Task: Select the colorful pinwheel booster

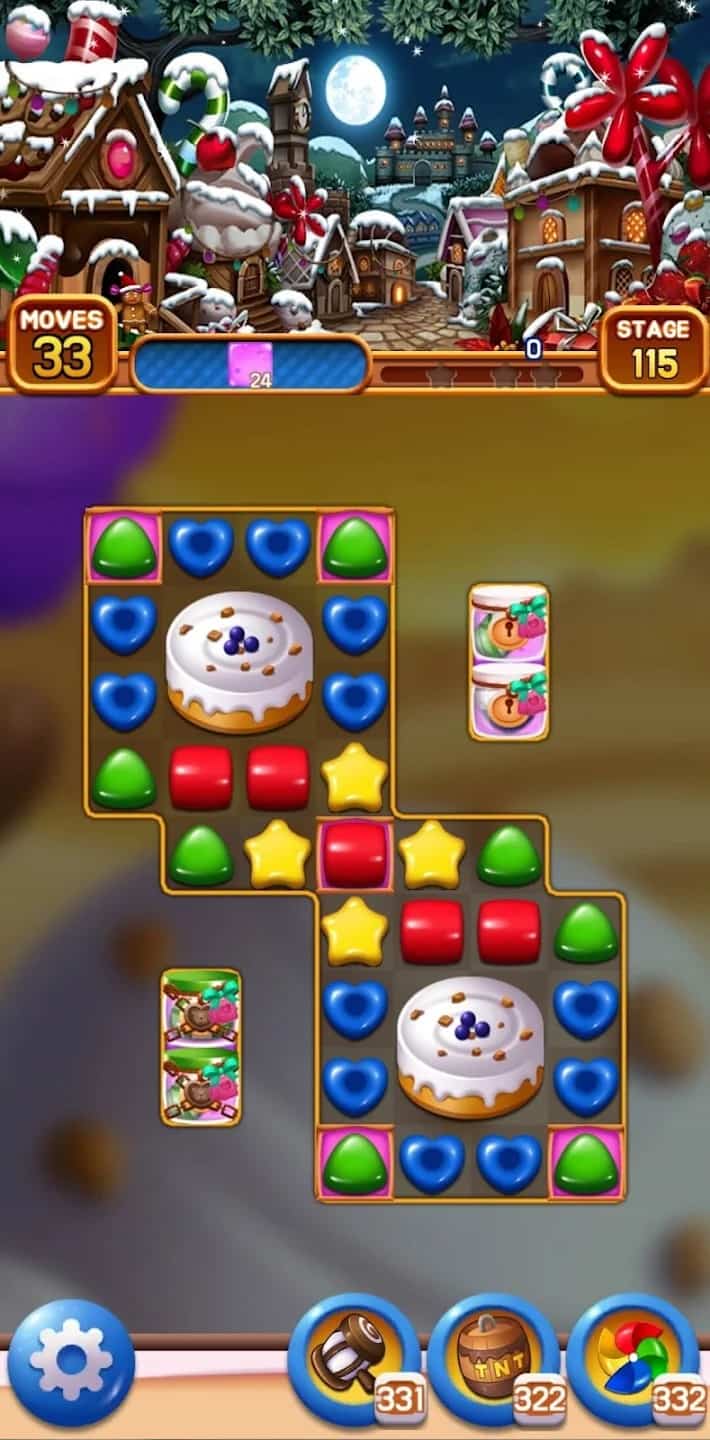Action: [632, 1358]
